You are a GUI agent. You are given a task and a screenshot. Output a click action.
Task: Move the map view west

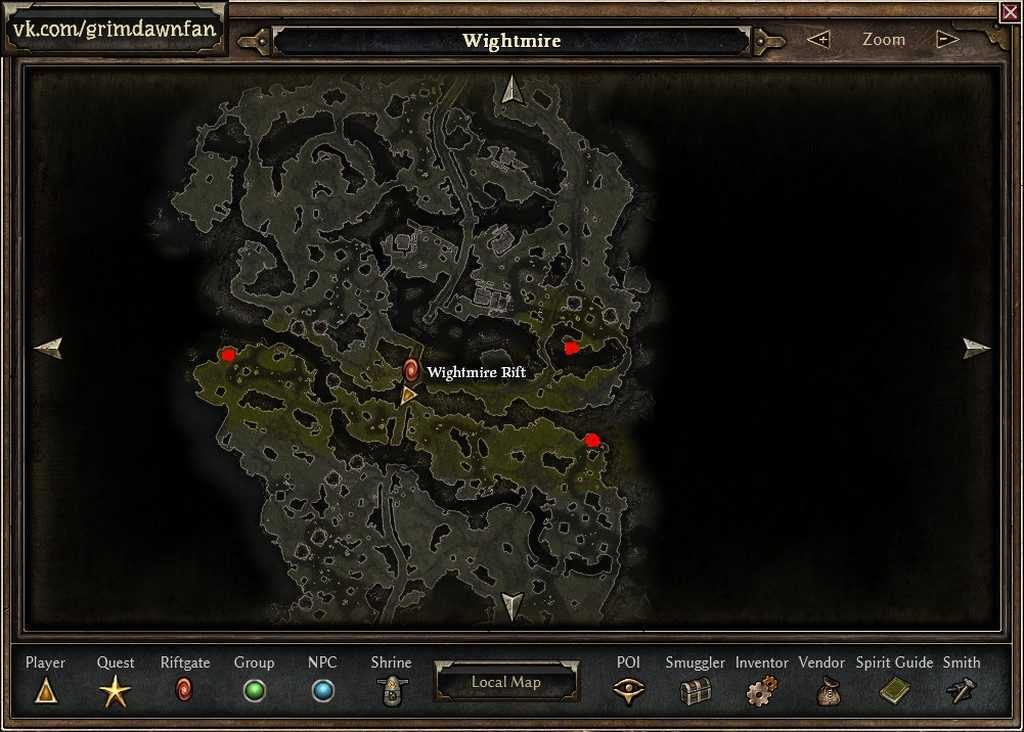pyautogui.click(x=48, y=348)
